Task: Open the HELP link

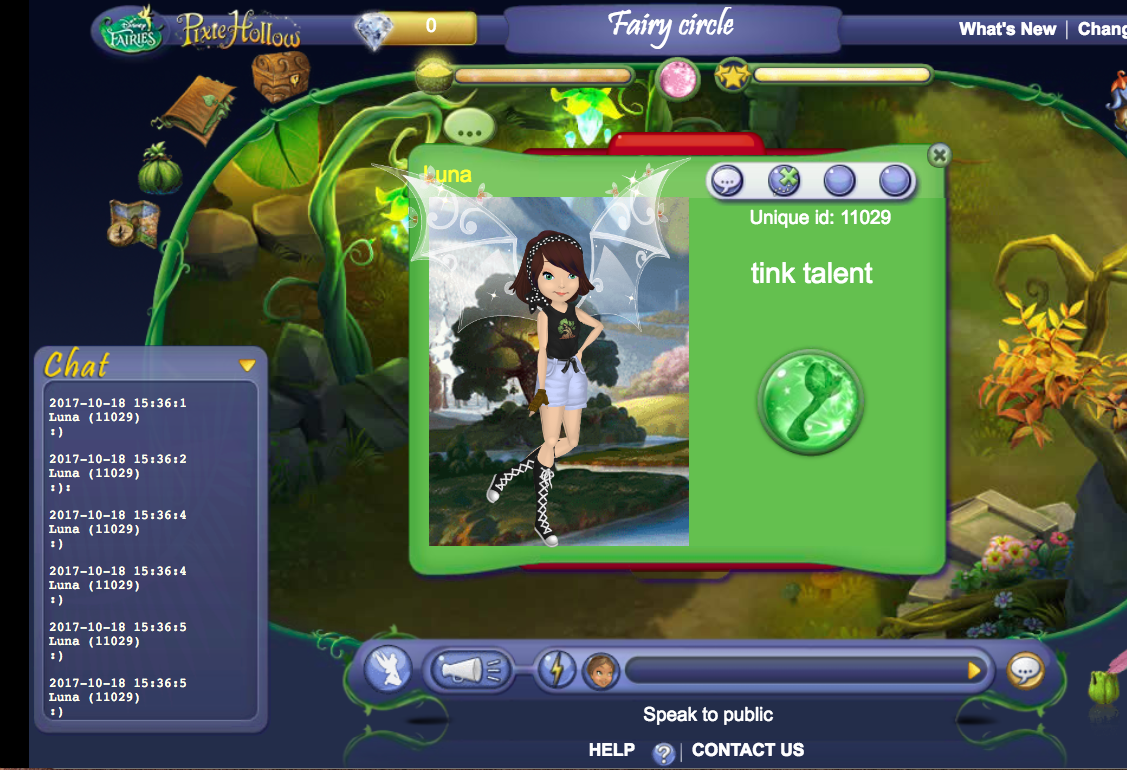Action: point(611,750)
